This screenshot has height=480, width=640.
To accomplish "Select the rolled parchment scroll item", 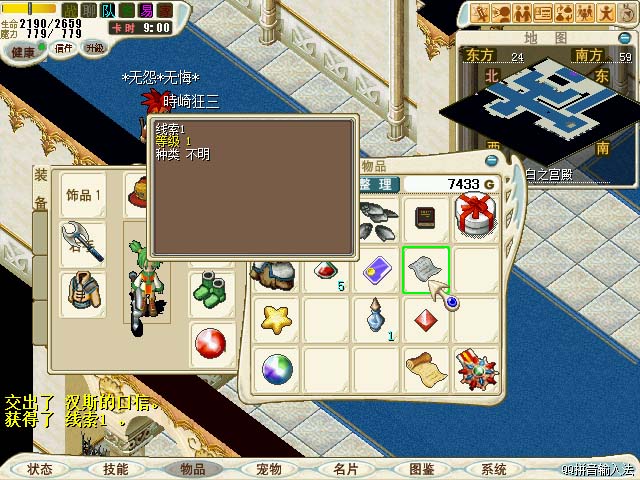I will pos(426,370).
